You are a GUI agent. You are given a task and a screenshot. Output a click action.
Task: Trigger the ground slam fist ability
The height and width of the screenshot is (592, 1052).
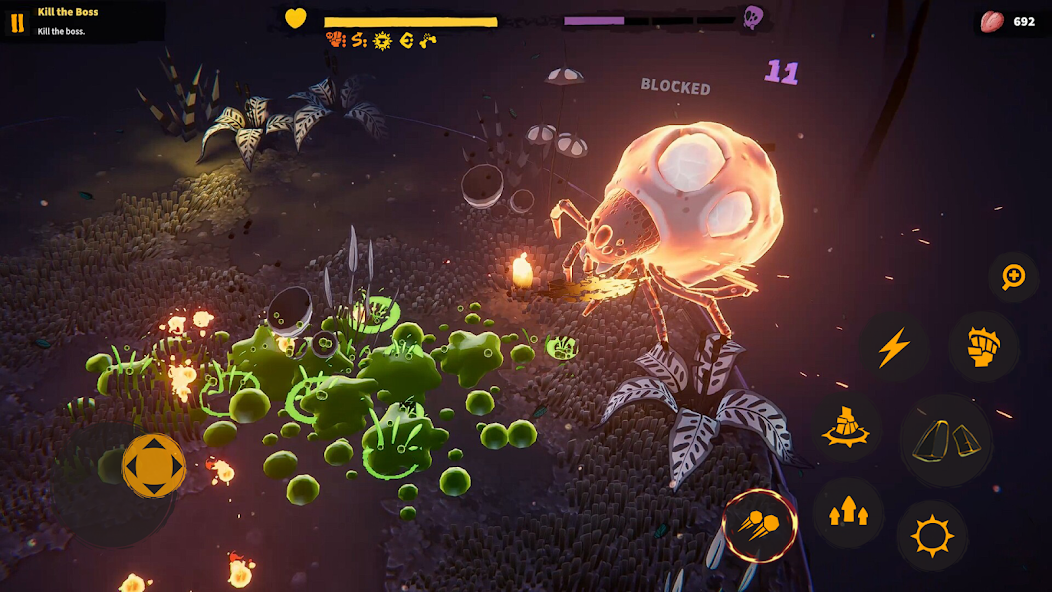pyautogui.click(x=845, y=428)
